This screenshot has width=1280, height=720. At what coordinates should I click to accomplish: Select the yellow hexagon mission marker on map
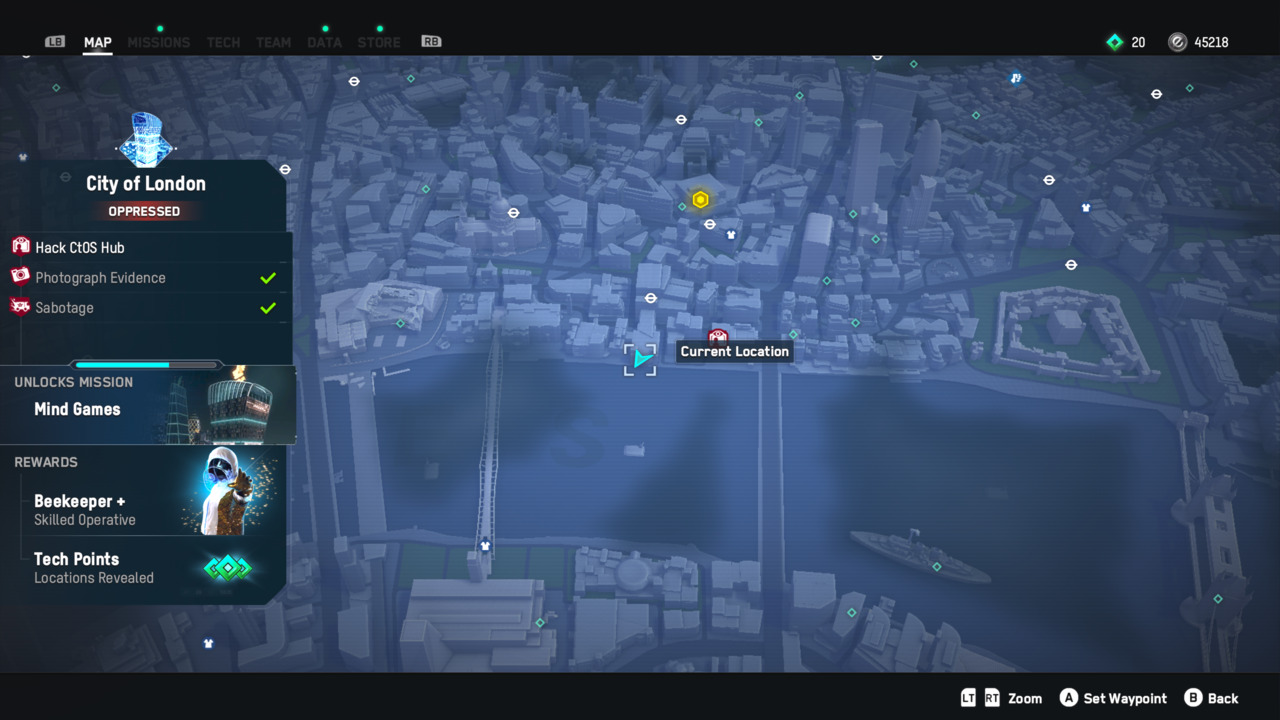point(700,199)
